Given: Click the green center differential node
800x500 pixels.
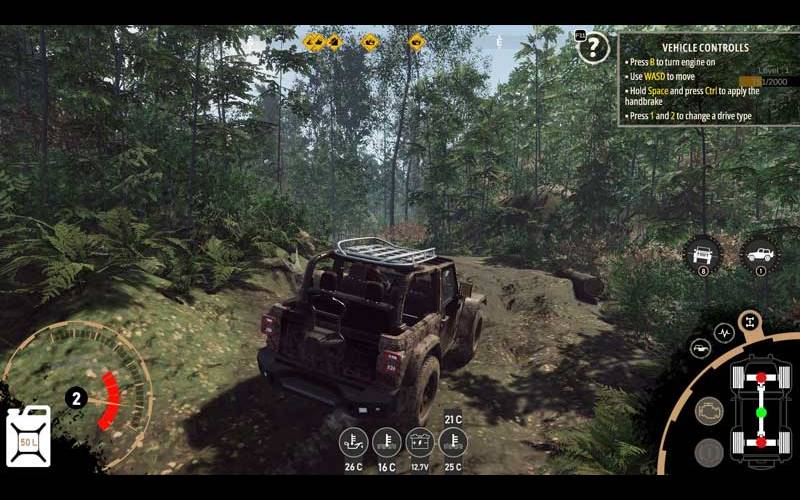Looking at the screenshot, I should [x=761, y=412].
